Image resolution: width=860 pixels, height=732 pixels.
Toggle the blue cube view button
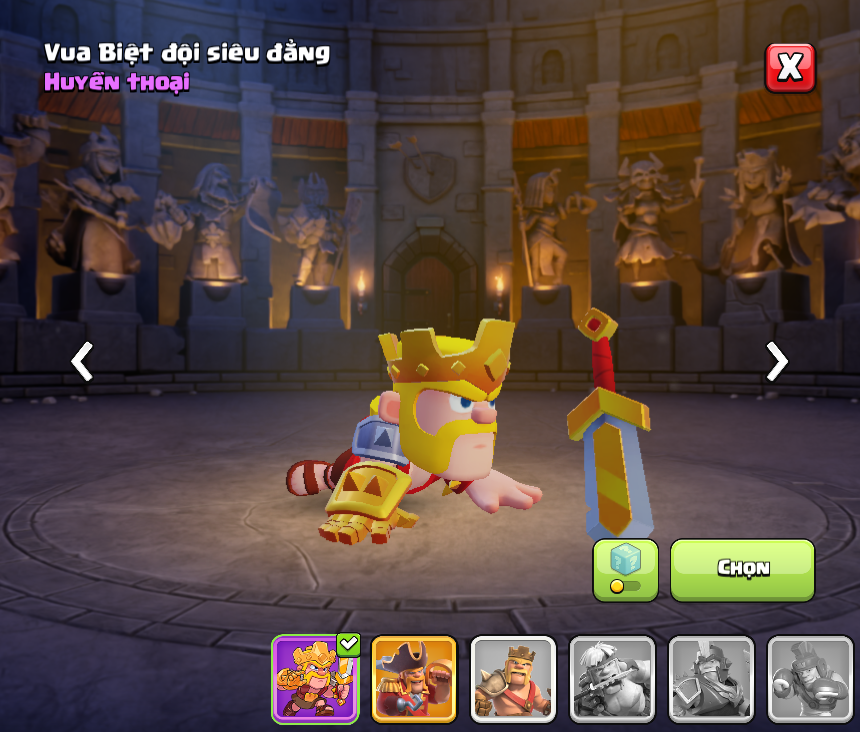click(x=625, y=569)
